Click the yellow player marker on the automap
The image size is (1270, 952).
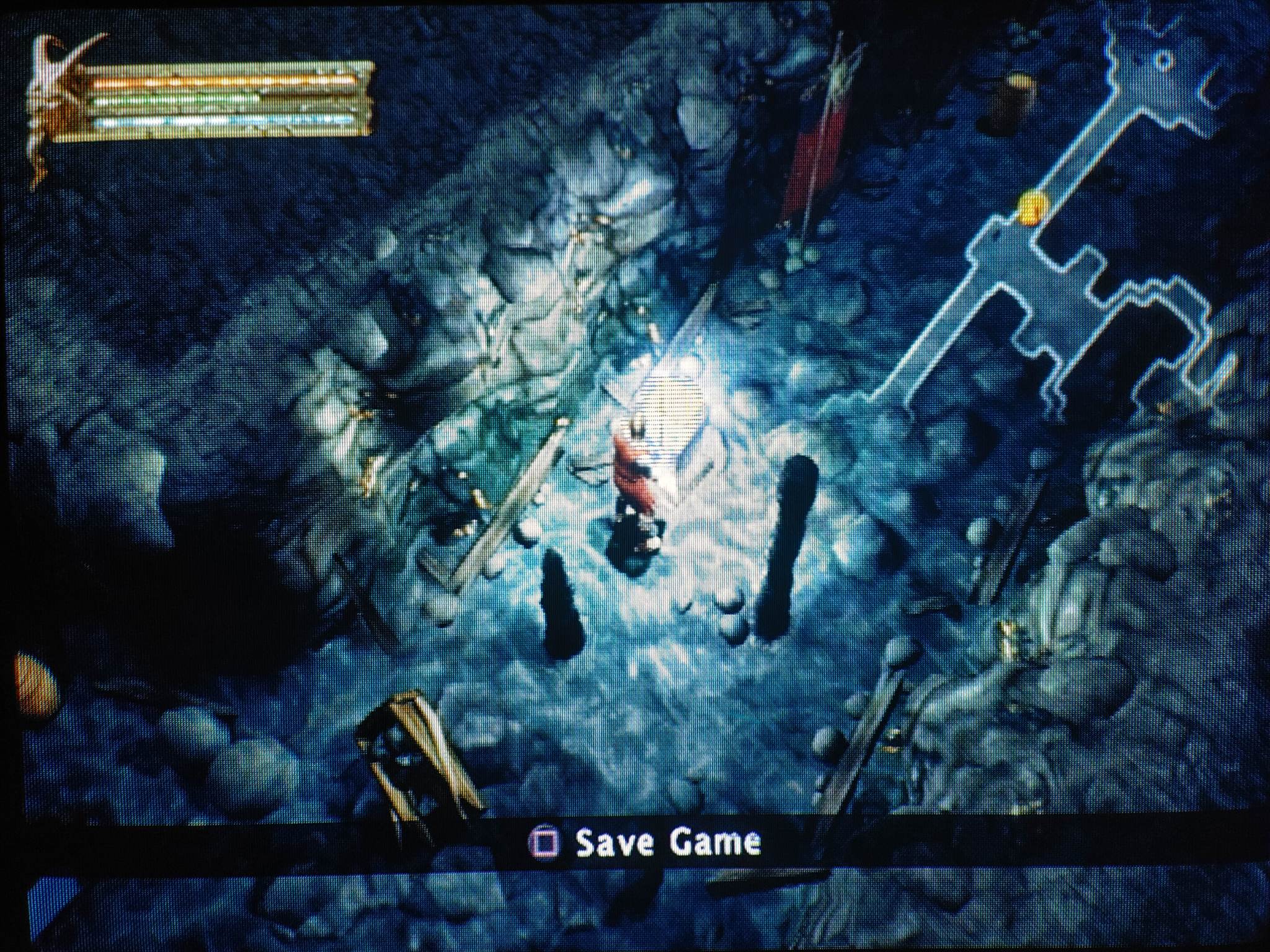pos(1031,207)
